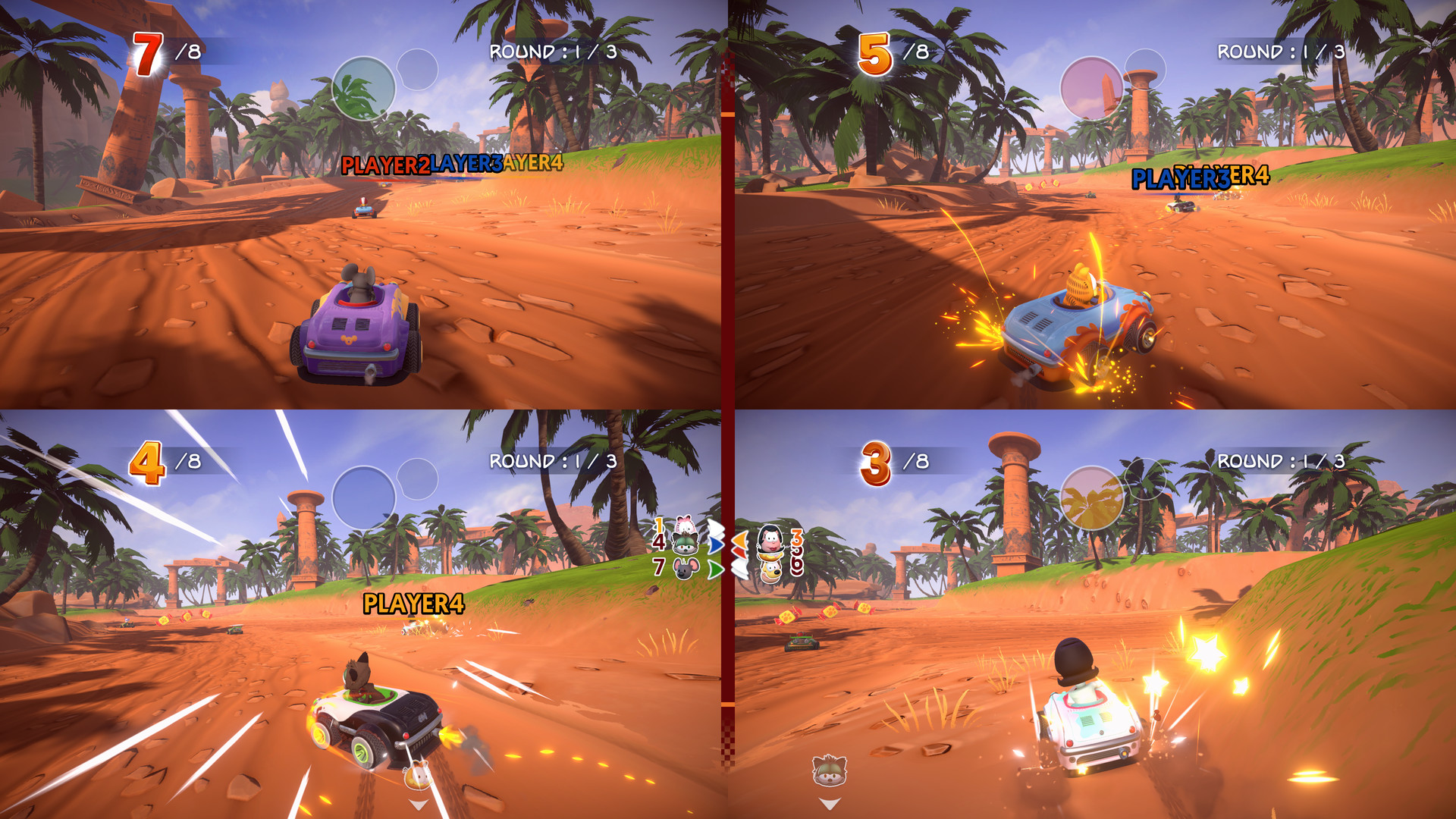Image resolution: width=1456 pixels, height=819 pixels.
Task: Click the Liz character portrait icon
Action: pos(770,541)
